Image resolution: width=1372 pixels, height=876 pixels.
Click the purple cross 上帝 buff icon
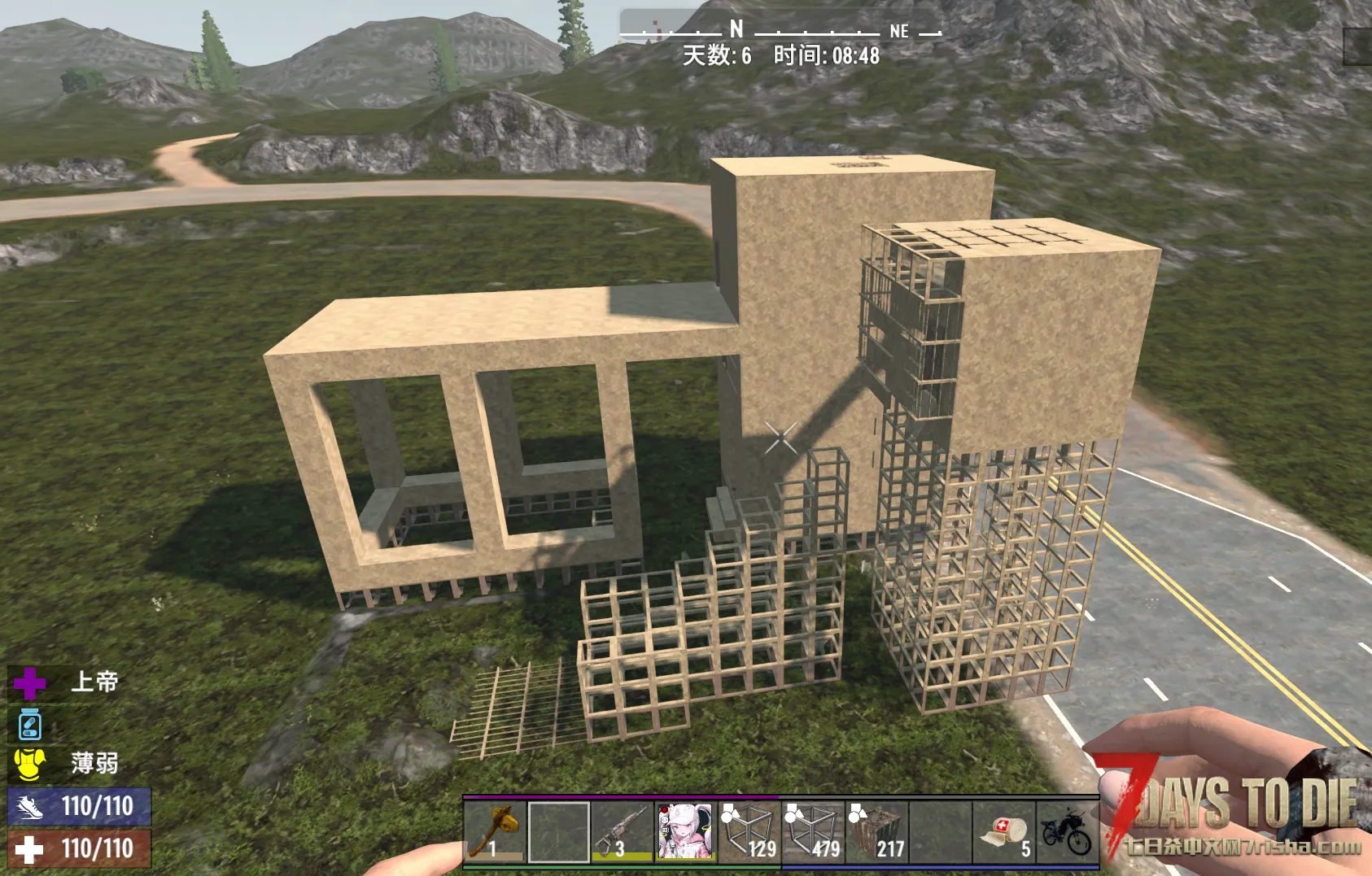coord(30,683)
